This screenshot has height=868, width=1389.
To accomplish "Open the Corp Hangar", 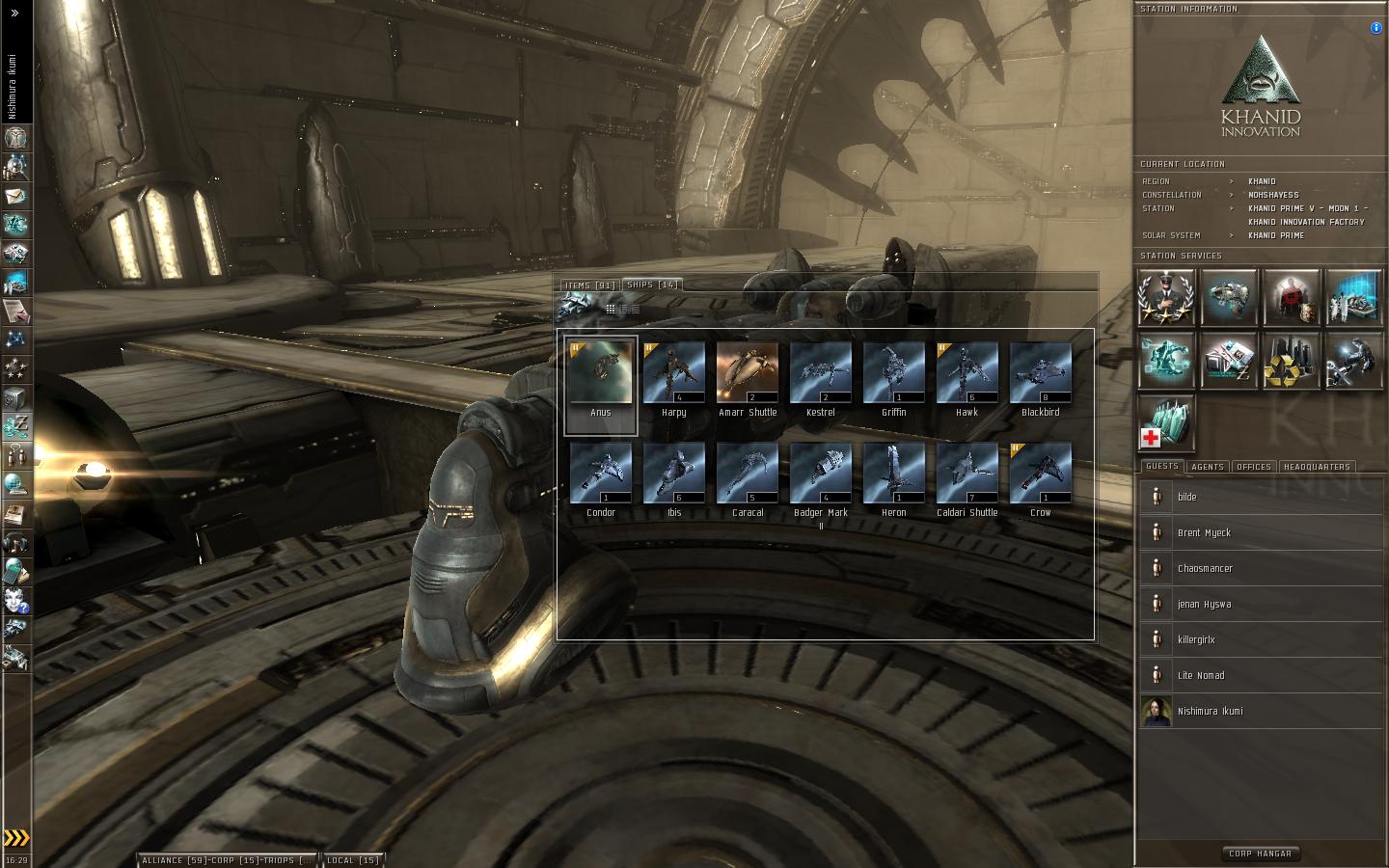I will (x=1260, y=854).
